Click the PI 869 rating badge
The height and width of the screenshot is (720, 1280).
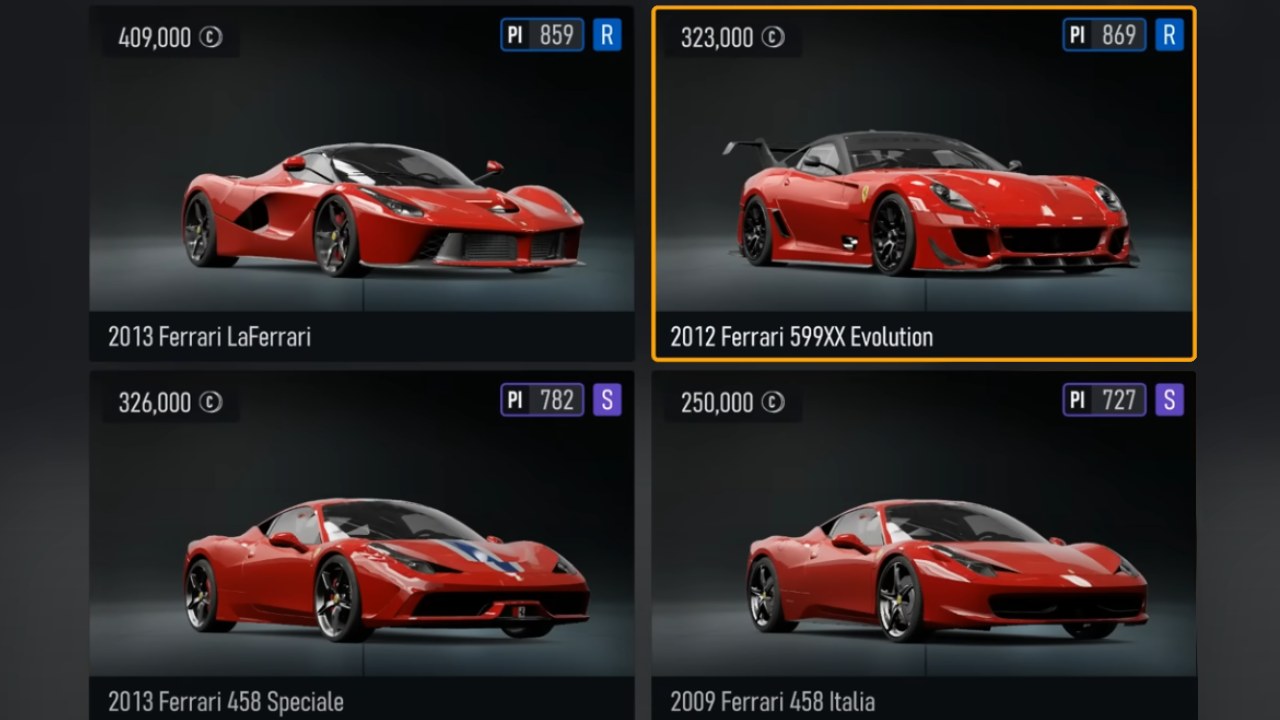pyautogui.click(x=1103, y=34)
